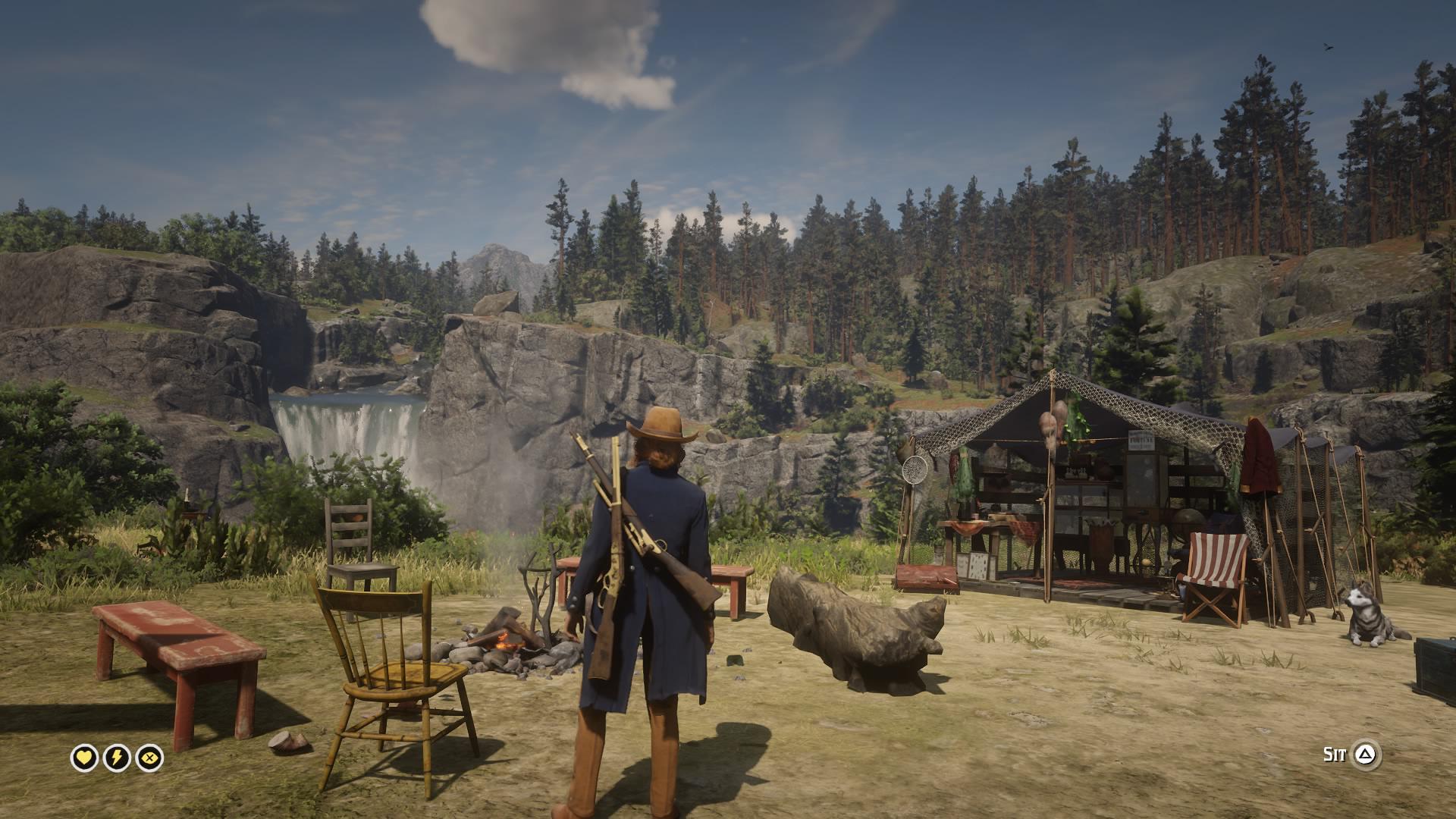Check the Dead Eye core icon
Image resolution: width=1456 pixels, height=819 pixels.
[x=150, y=758]
